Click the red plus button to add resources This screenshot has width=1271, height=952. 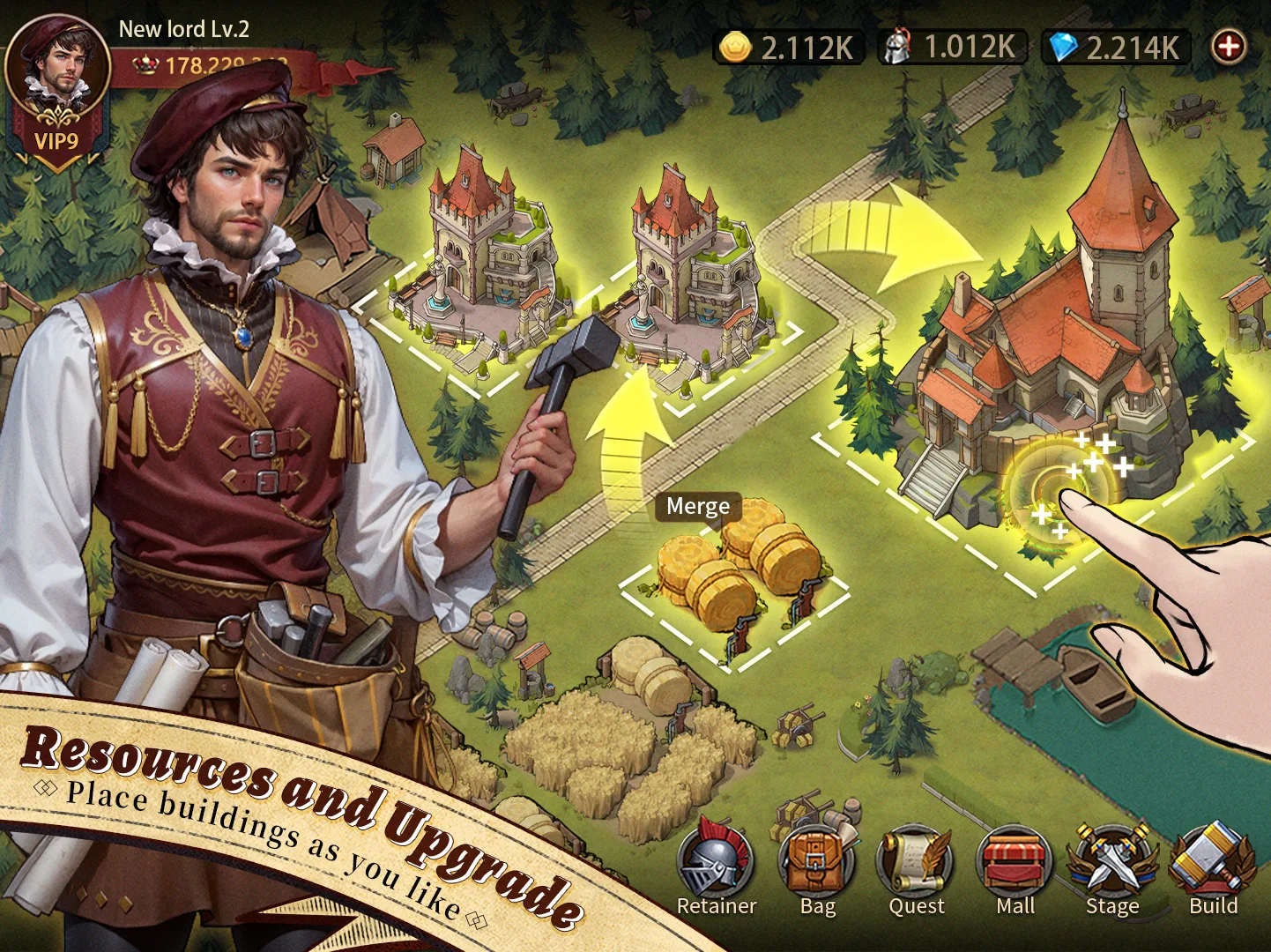1229,46
